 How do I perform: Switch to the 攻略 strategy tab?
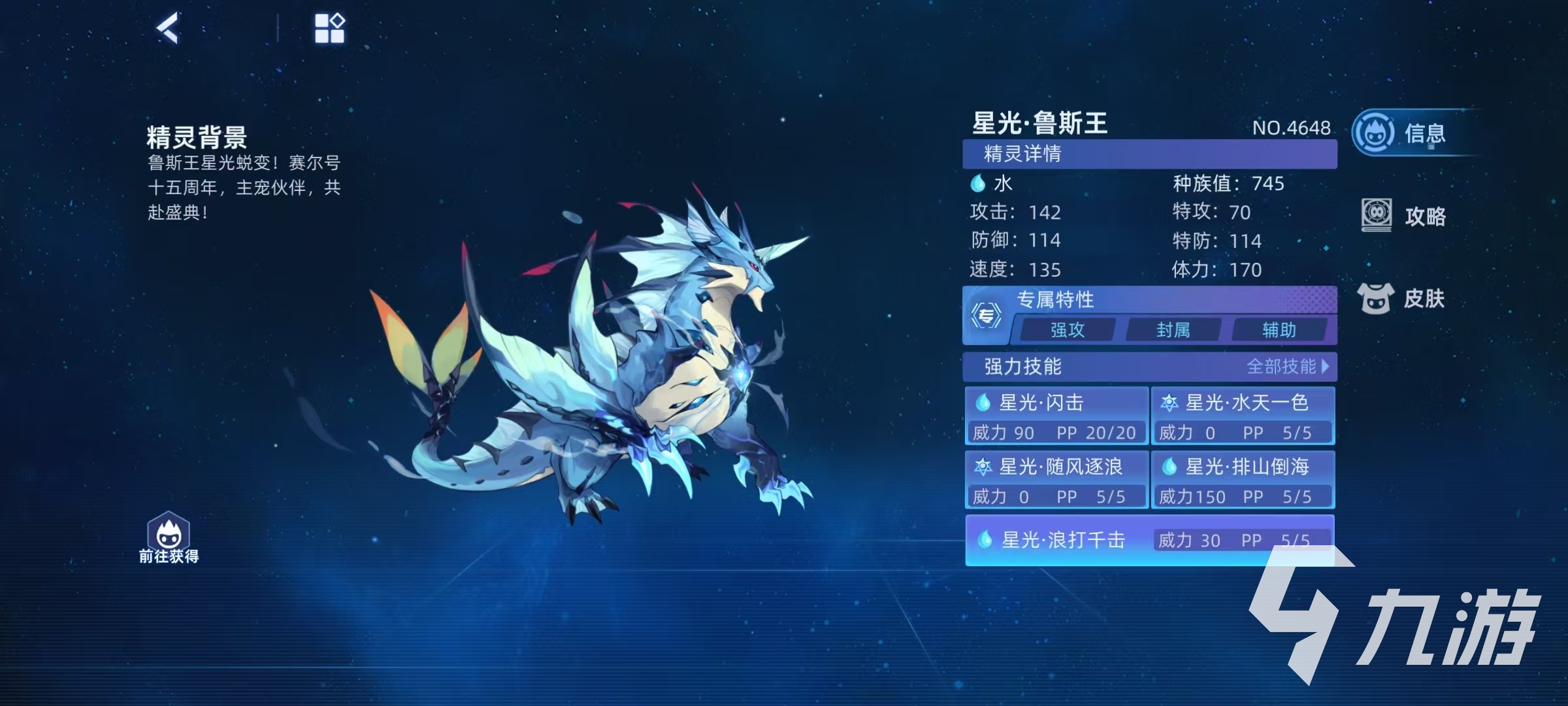1405,216
